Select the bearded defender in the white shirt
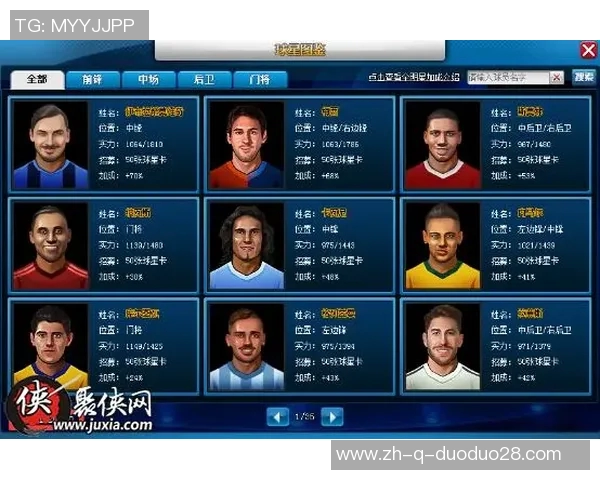600x480 pixels. click(442, 346)
